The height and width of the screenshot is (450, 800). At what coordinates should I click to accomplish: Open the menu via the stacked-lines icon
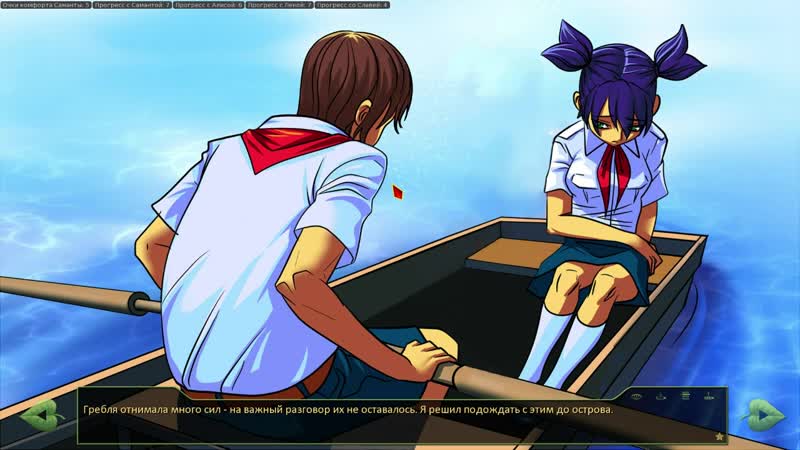[685, 397]
